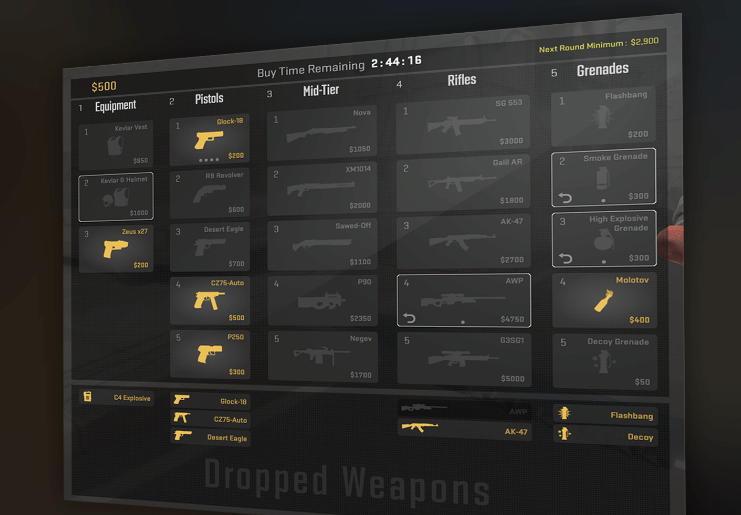The width and height of the screenshot is (741, 515).
Task: Purchase the Molotov grenade
Action: [604, 300]
